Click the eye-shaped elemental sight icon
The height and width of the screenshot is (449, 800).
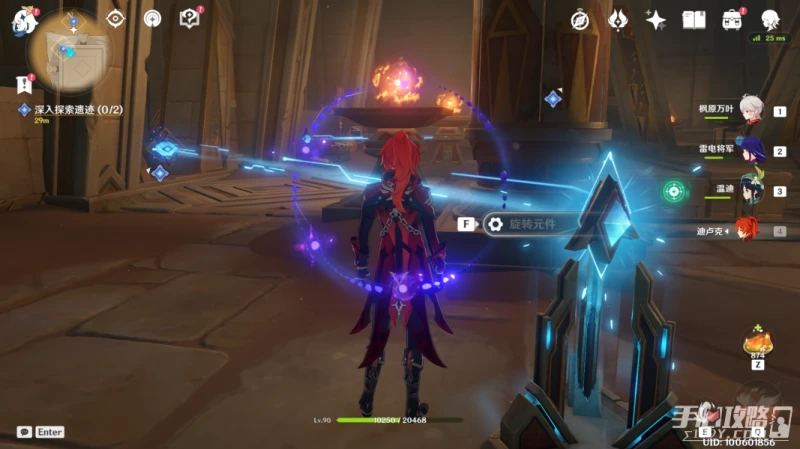(115, 18)
